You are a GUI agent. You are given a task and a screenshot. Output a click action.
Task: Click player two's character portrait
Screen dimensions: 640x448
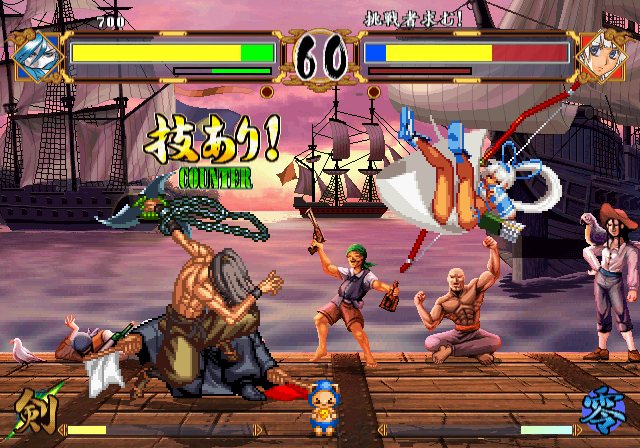(x=603, y=54)
